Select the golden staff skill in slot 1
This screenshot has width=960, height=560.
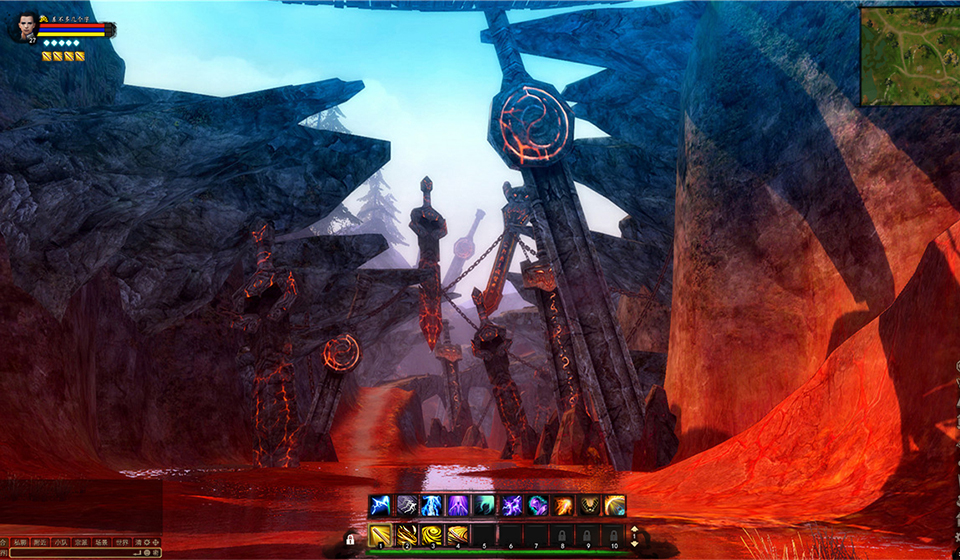(x=380, y=535)
